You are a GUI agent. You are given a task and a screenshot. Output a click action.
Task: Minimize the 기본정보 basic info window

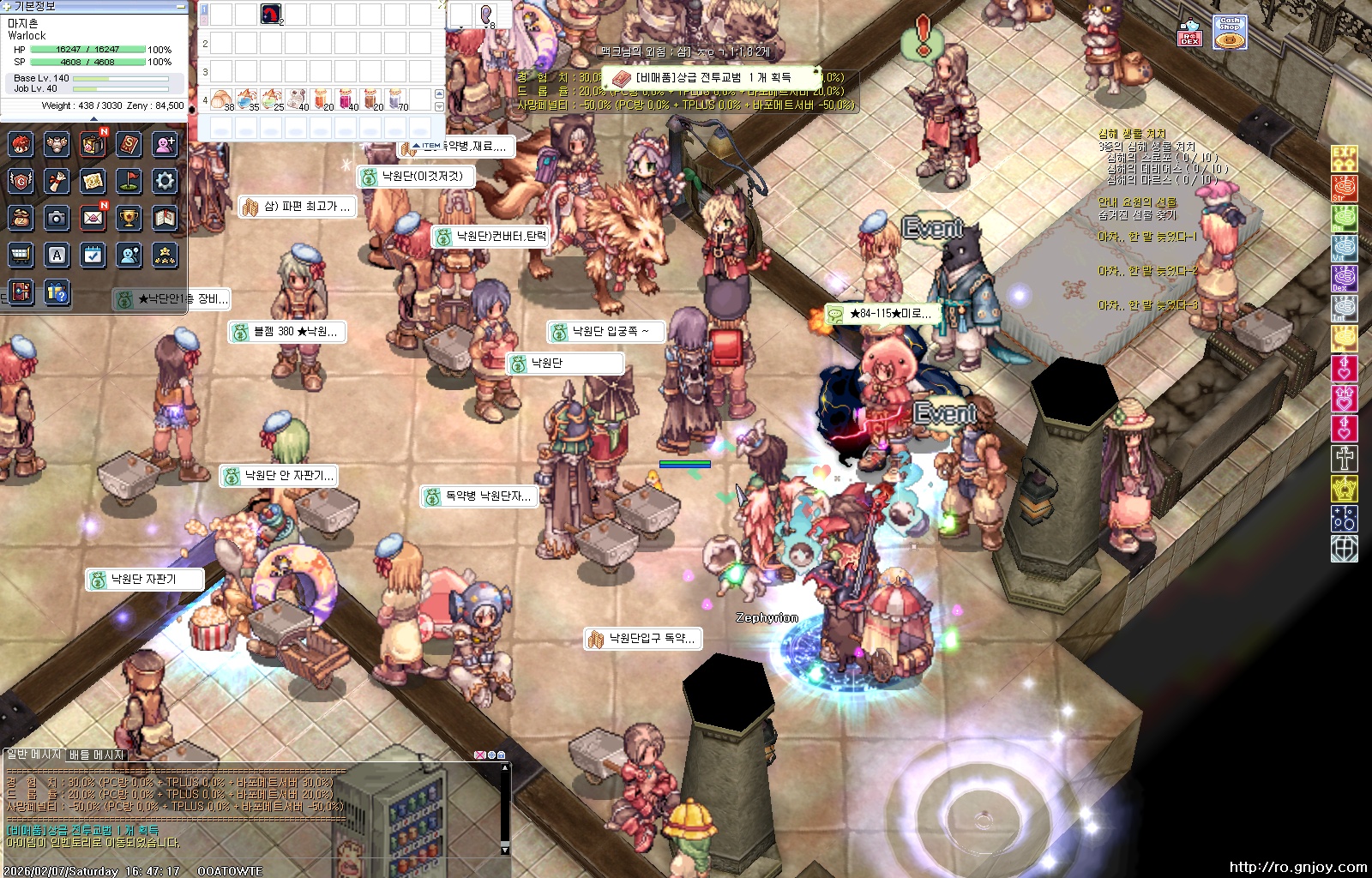(x=180, y=6)
